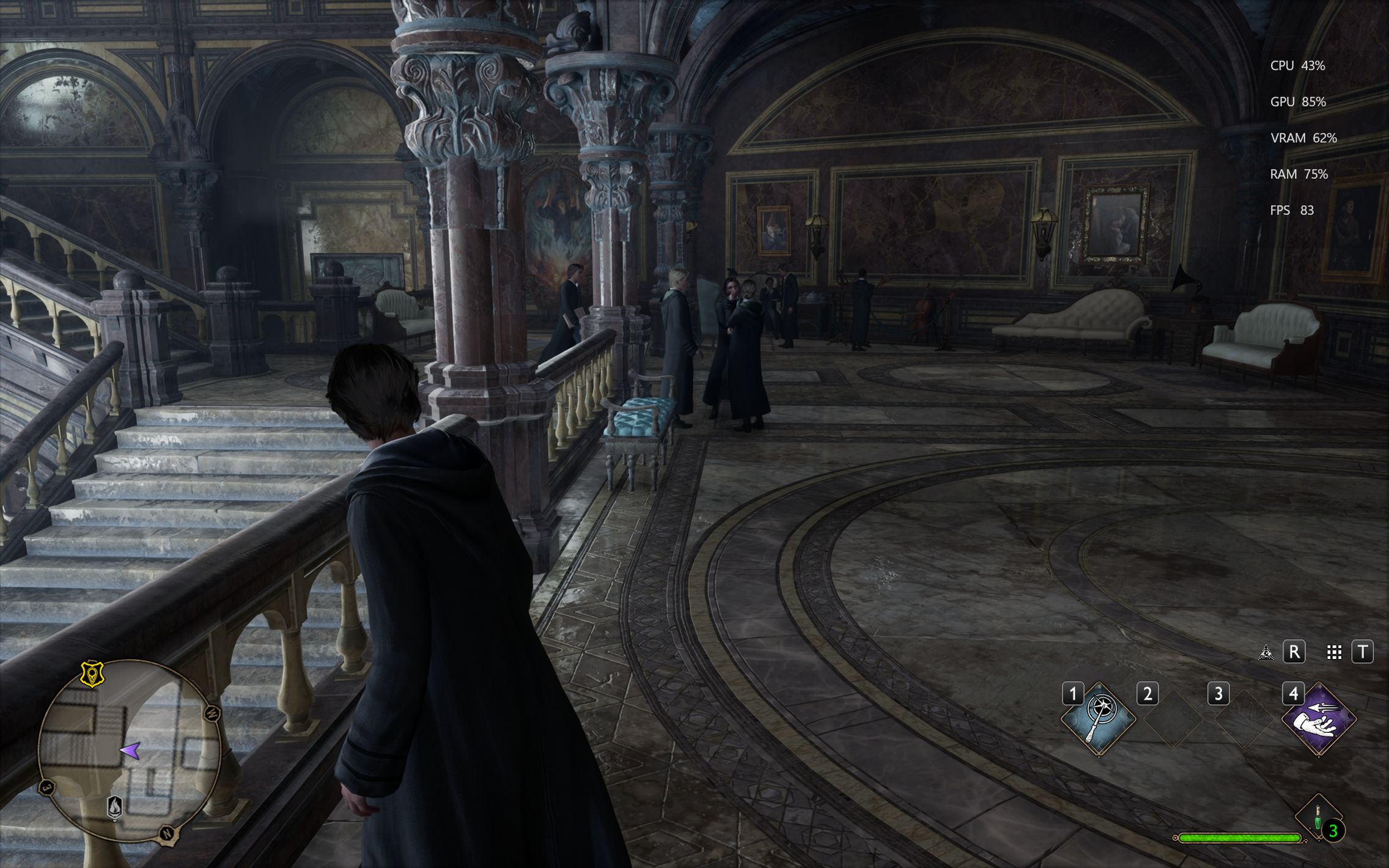Screen dimensions: 1389x868
Task: Open the spell set grid icon
Action: [x=1334, y=652]
